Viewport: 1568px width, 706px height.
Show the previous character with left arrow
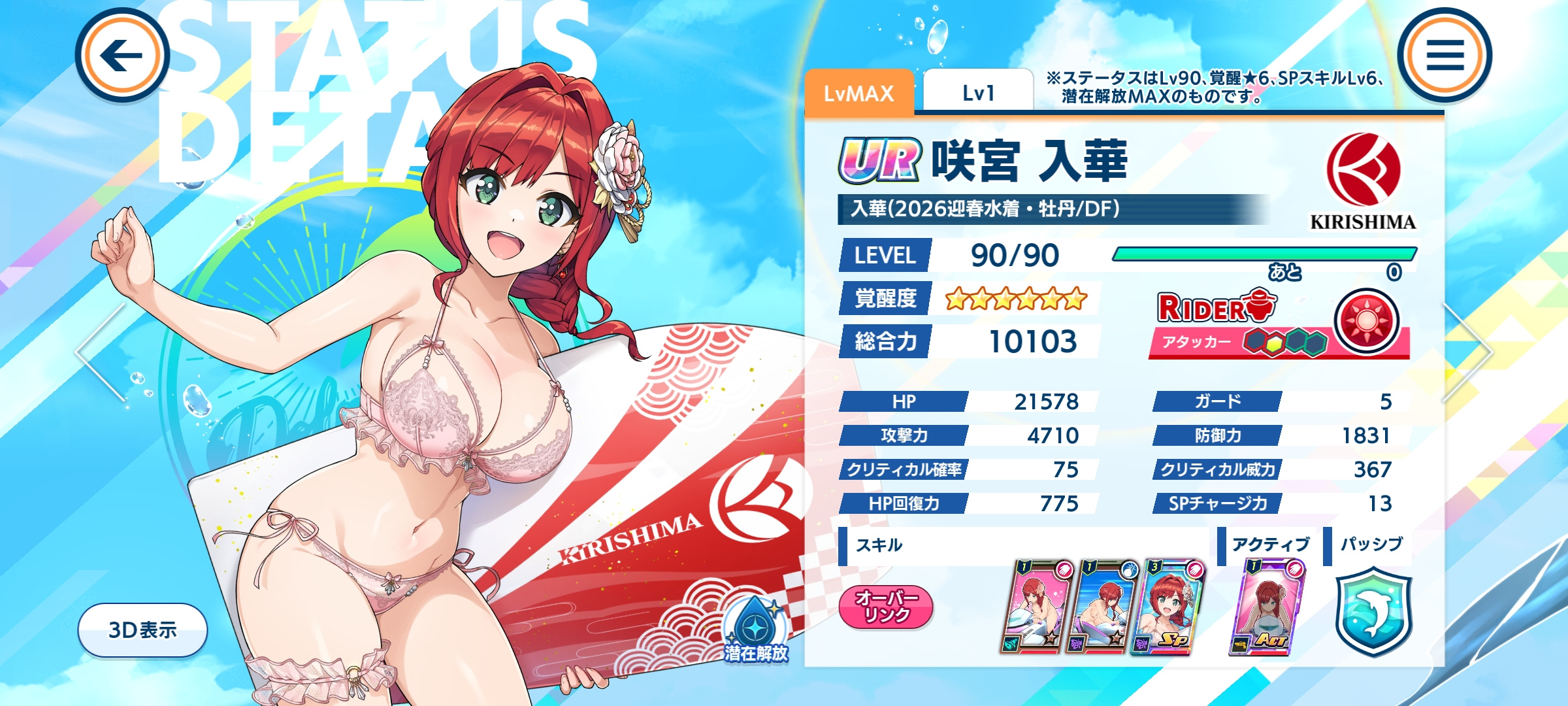pos(101,352)
